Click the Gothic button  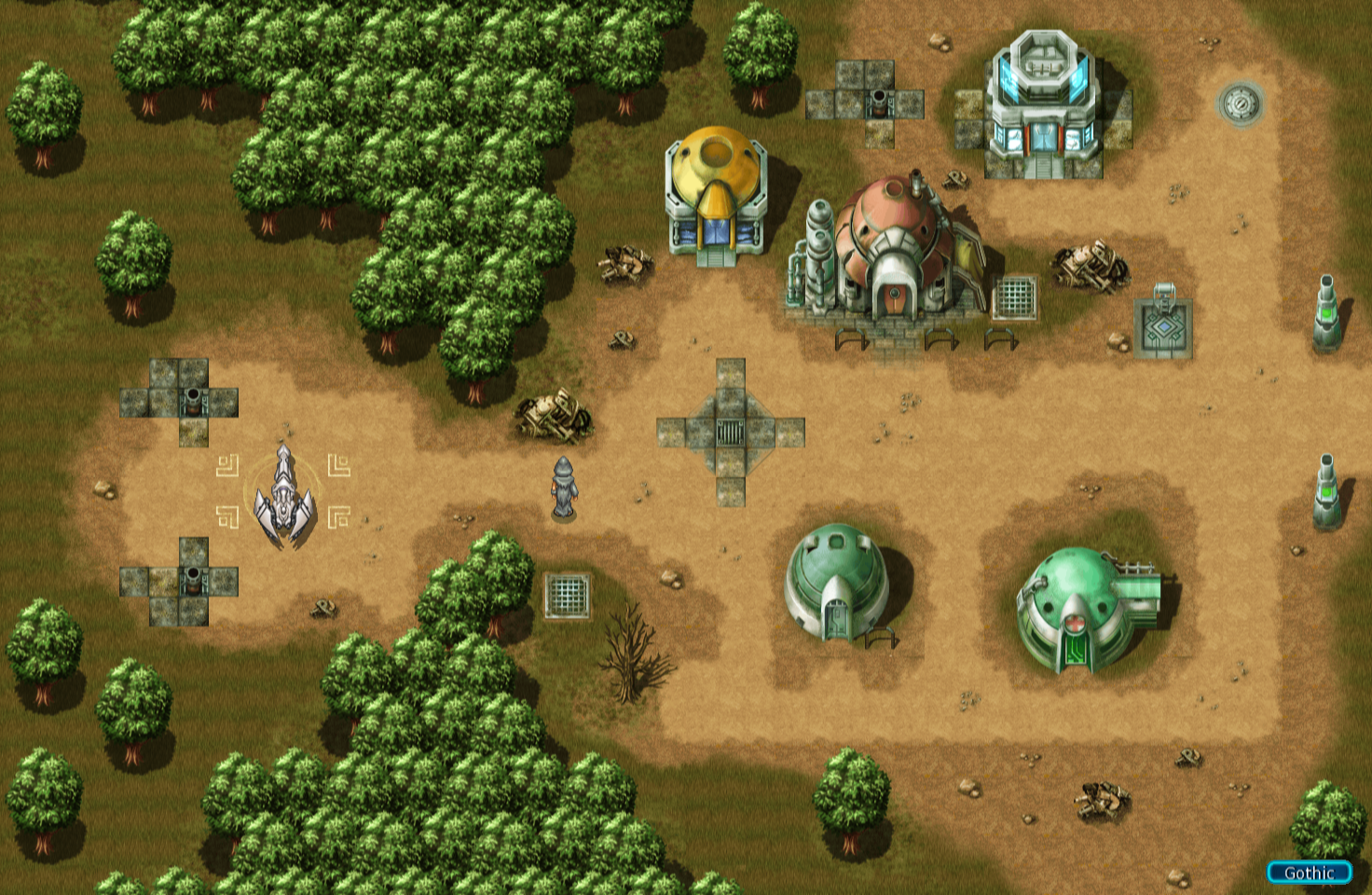(1309, 873)
